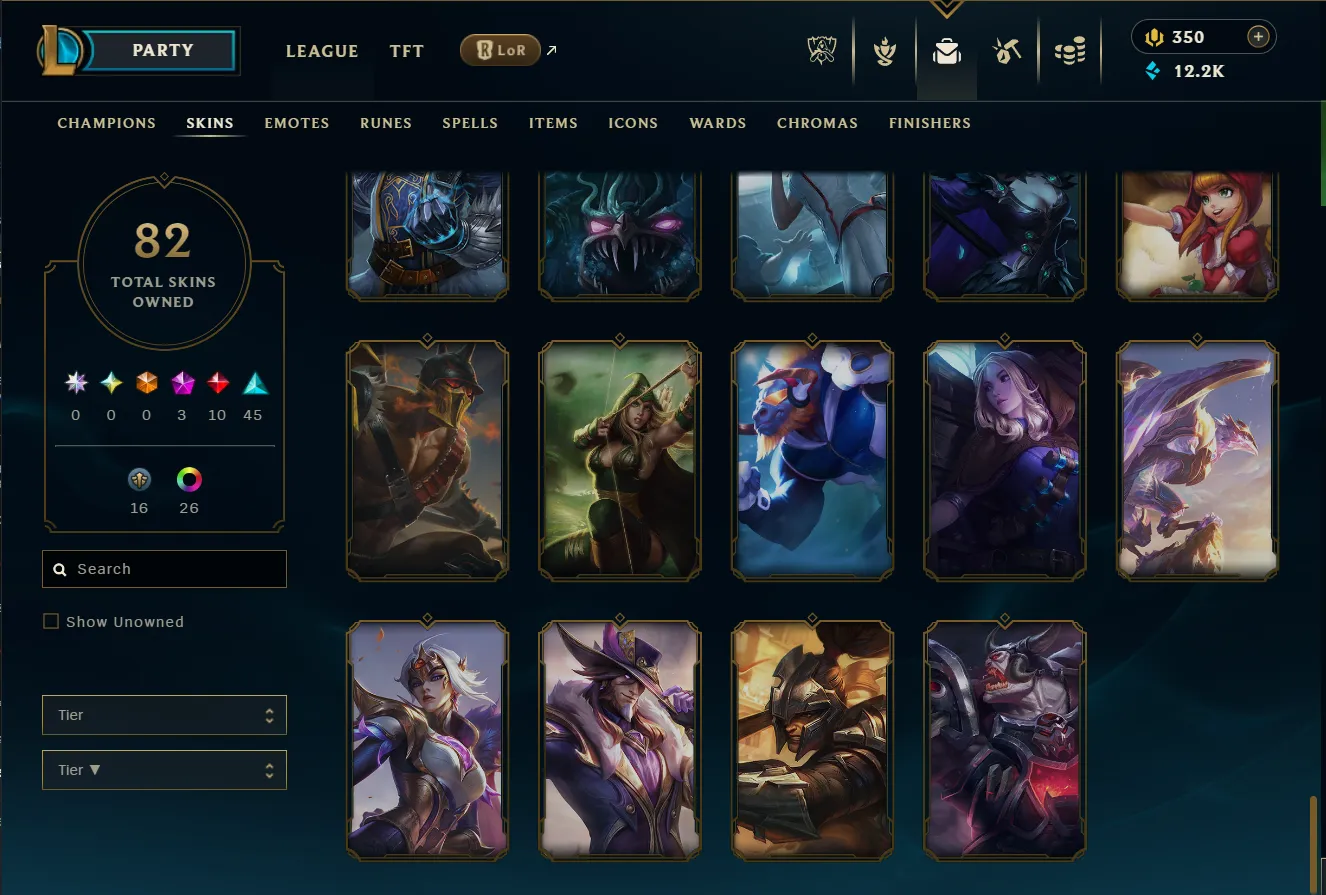Viewport: 1326px width, 895px height.
Task: Launch Legends of Runeterra via LoR button
Action: [x=500, y=49]
